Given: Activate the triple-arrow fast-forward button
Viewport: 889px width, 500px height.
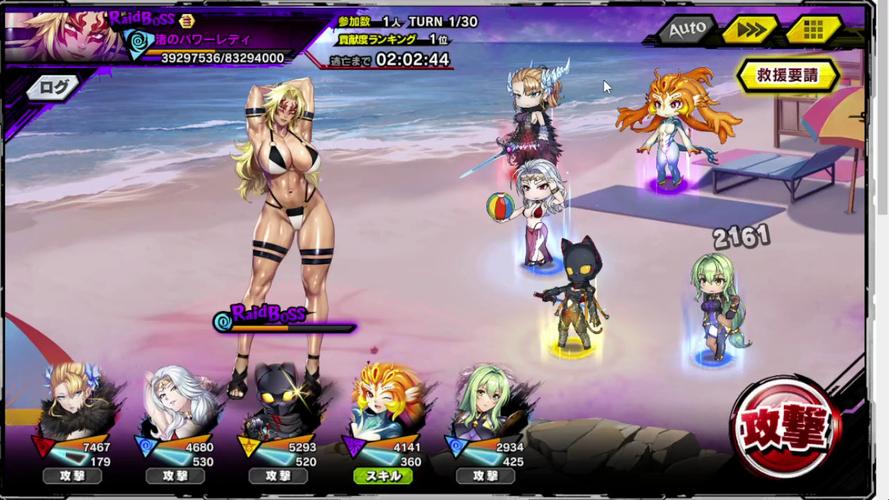Looking at the screenshot, I should coord(751,29).
